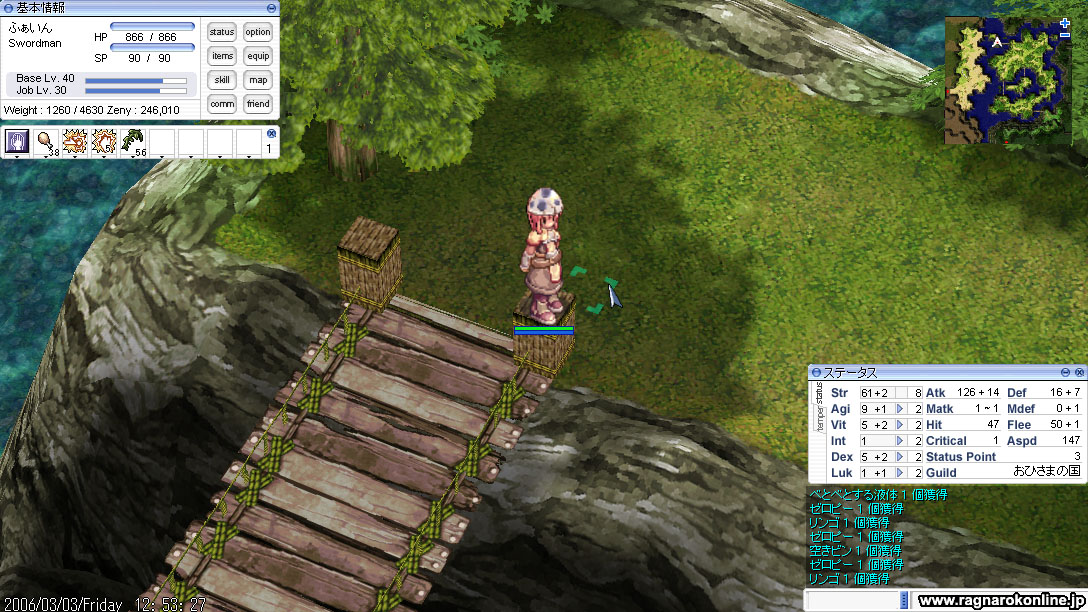Open the comm window

(222, 104)
